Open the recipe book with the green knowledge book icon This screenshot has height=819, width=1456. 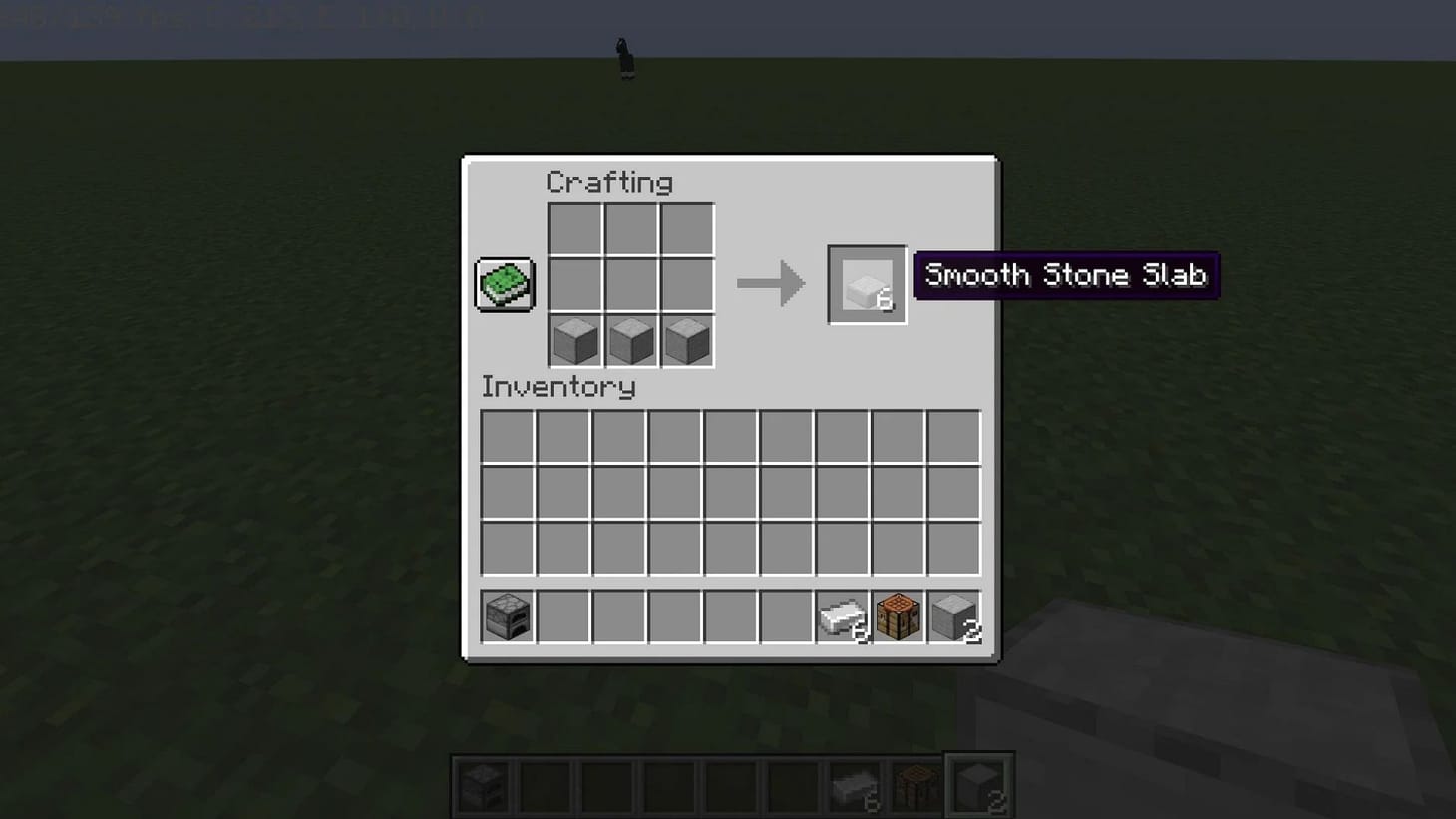[504, 282]
